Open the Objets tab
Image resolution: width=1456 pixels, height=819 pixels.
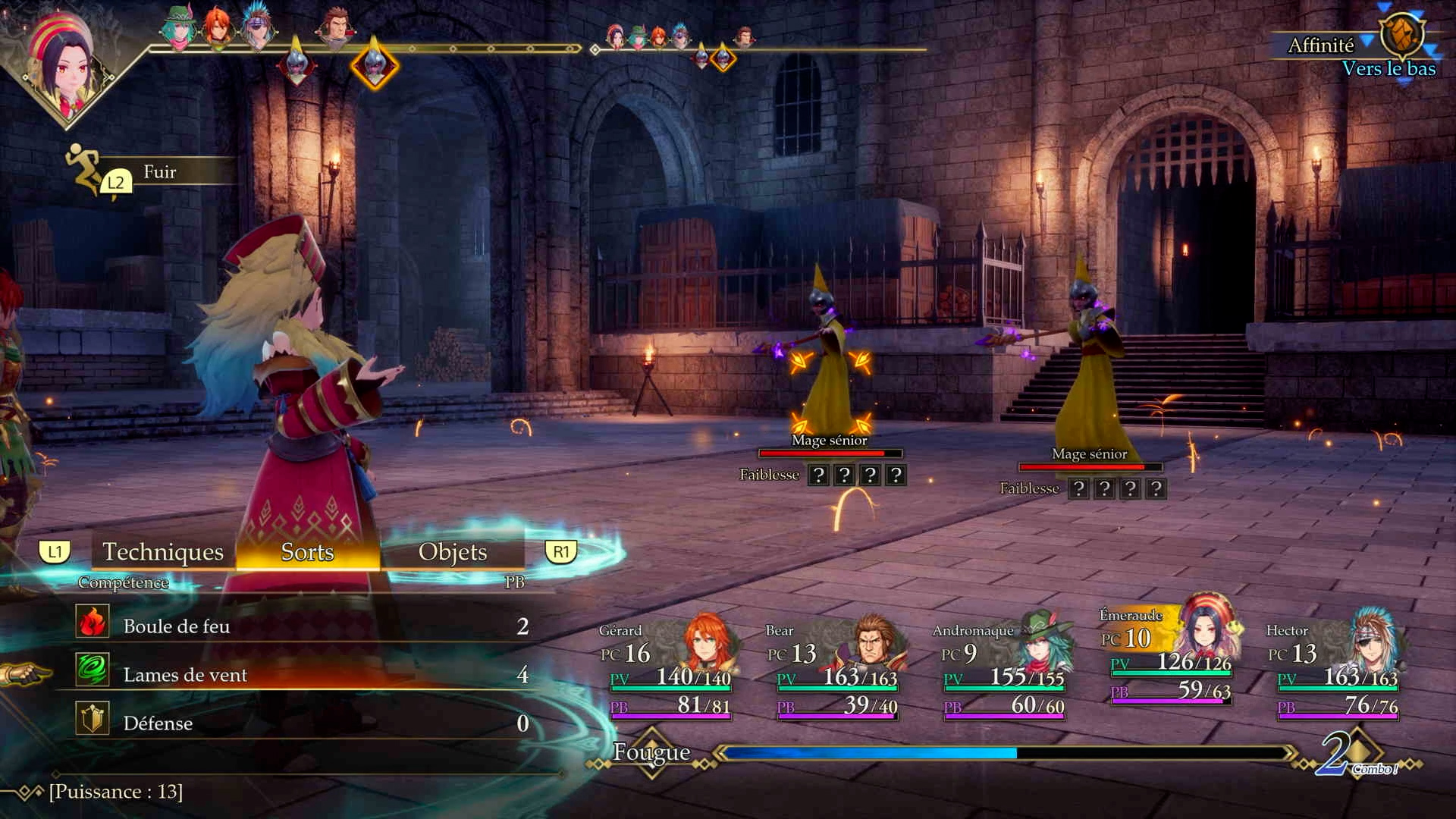tap(453, 552)
